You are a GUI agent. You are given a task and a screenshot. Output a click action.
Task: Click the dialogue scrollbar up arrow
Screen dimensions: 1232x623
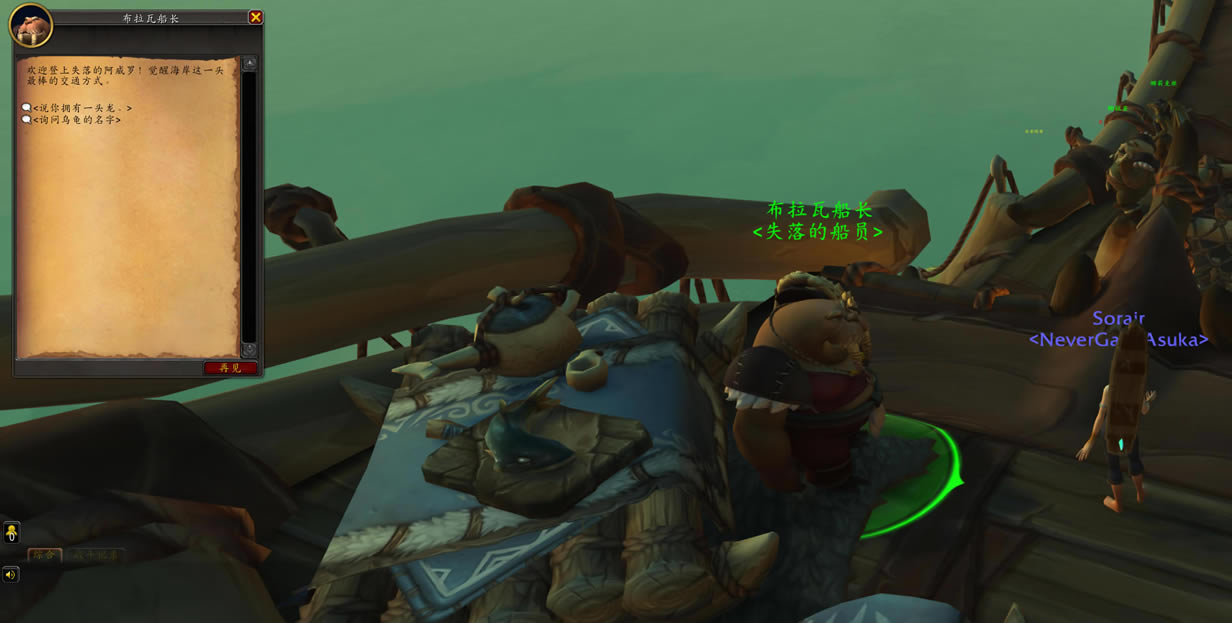pos(249,63)
